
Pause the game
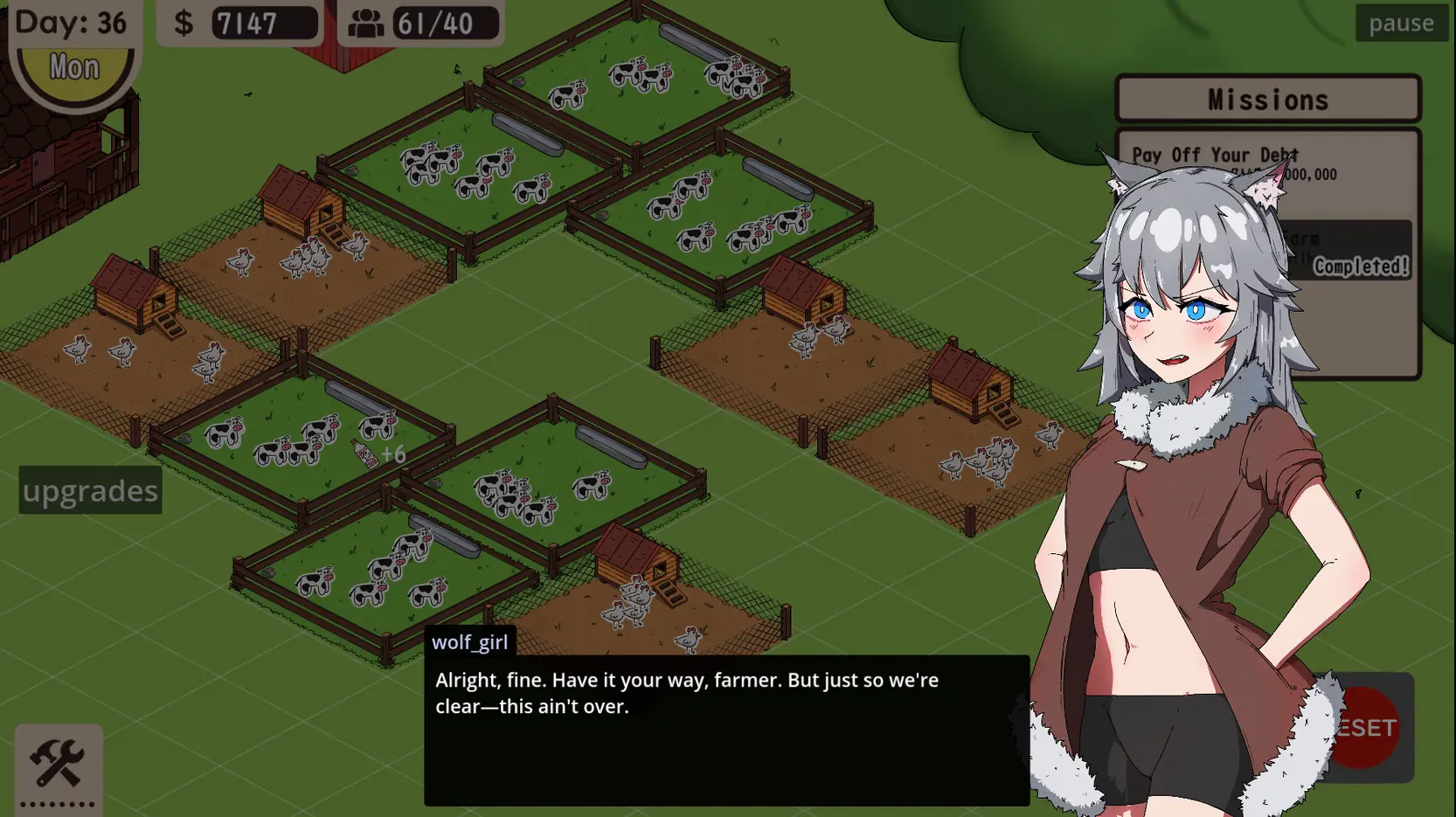point(1400,23)
